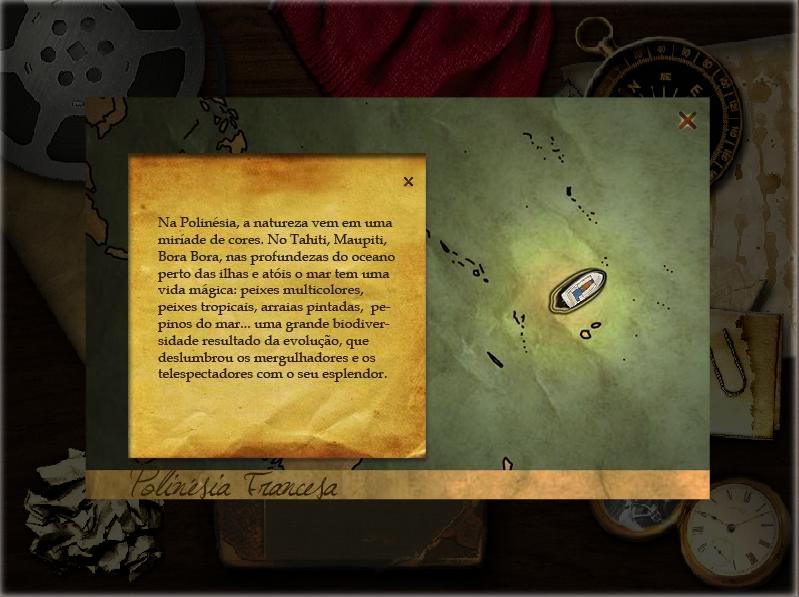Select the boat marker on the map
Viewport: 799px width, 597px height.
578,290
